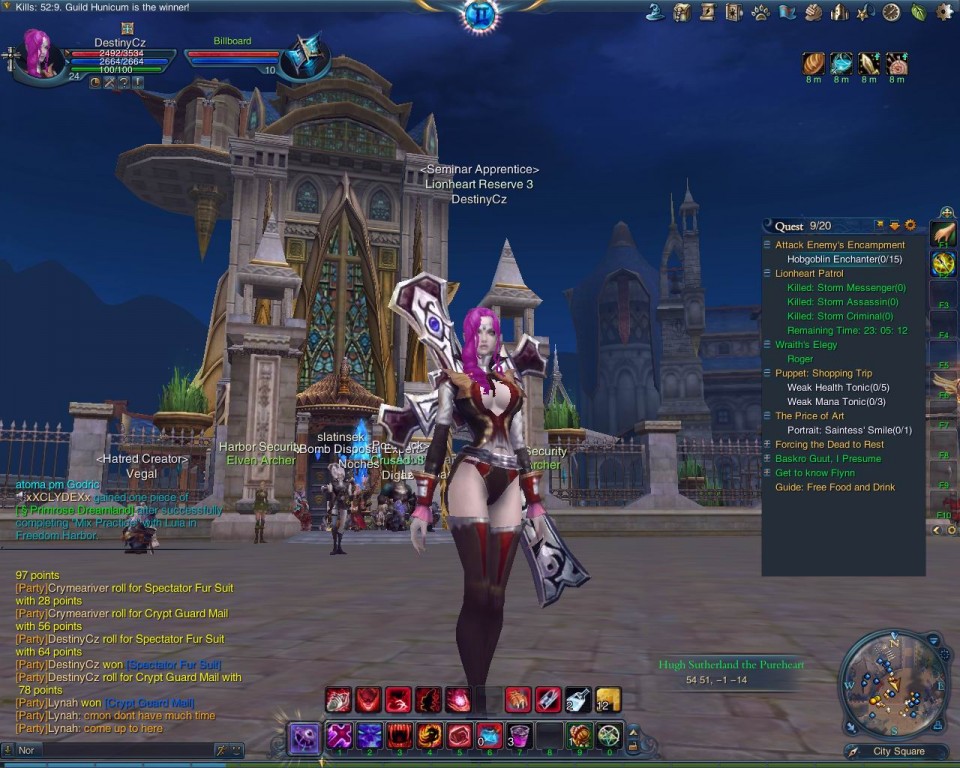Open the settings gear in the top menu bar
Screen dimensions: 960x768
pos(944,12)
